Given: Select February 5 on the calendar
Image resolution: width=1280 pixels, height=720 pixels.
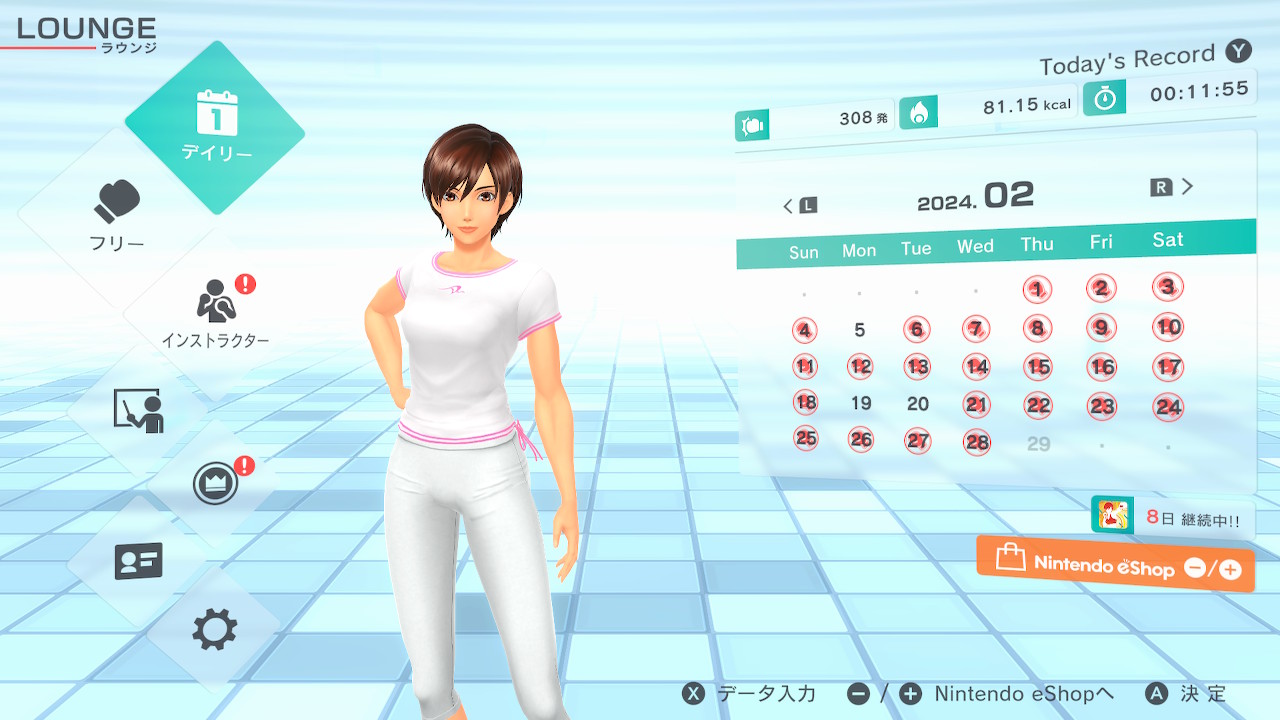Looking at the screenshot, I should (x=860, y=330).
